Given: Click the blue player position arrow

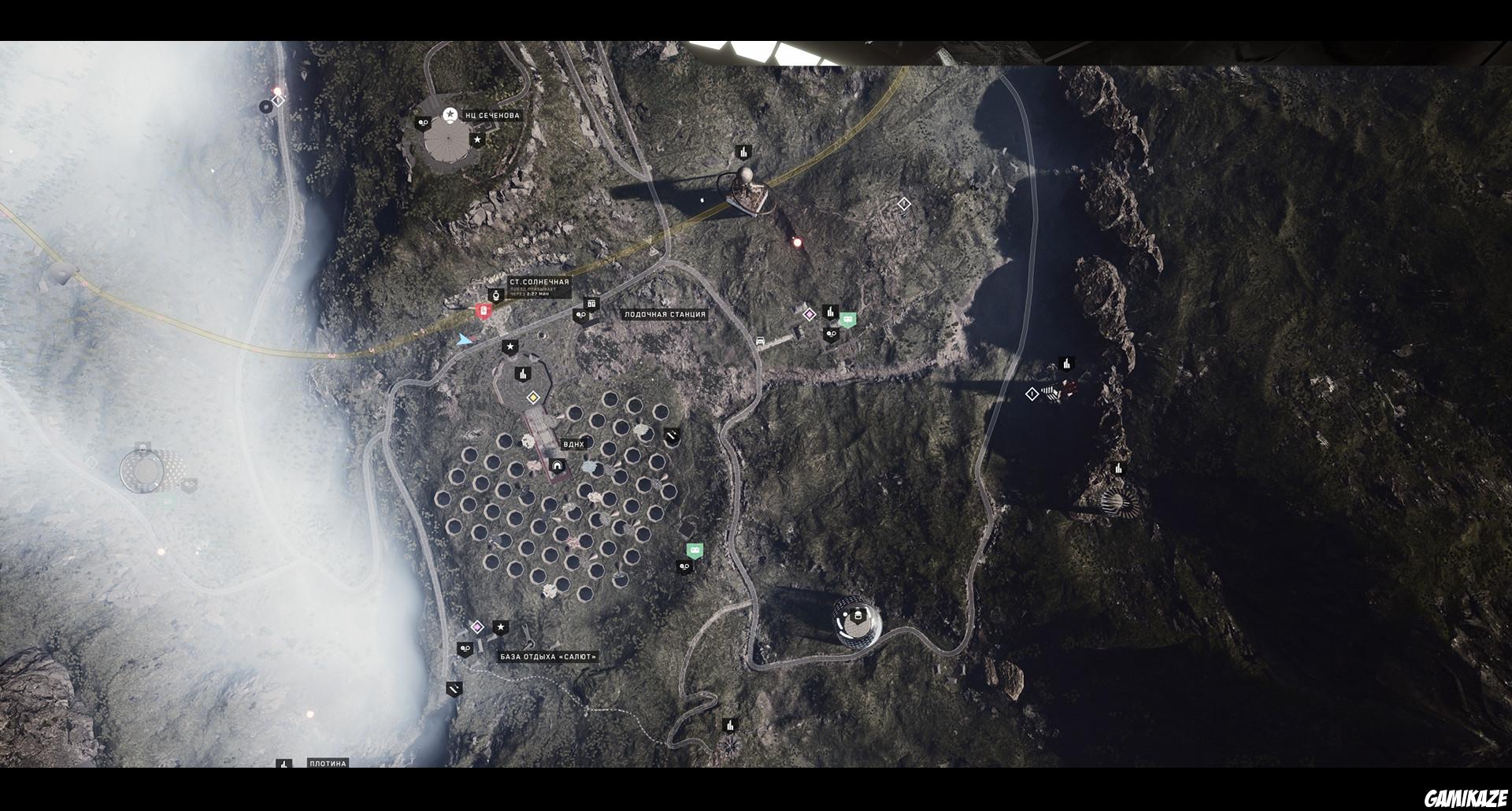Looking at the screenshot, I should (465, 340).
